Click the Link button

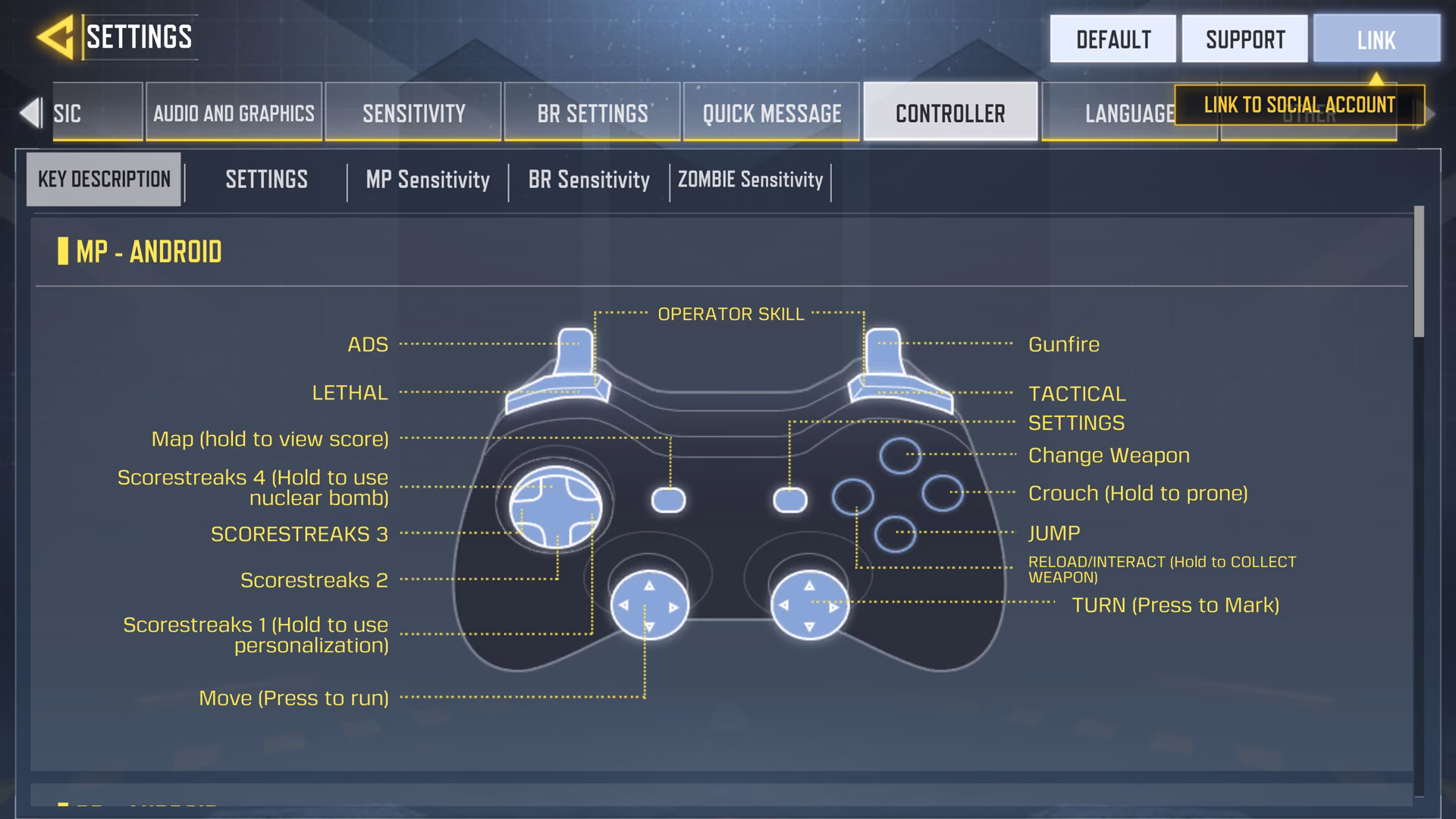pyautogui.click(x=1376, y=39)
